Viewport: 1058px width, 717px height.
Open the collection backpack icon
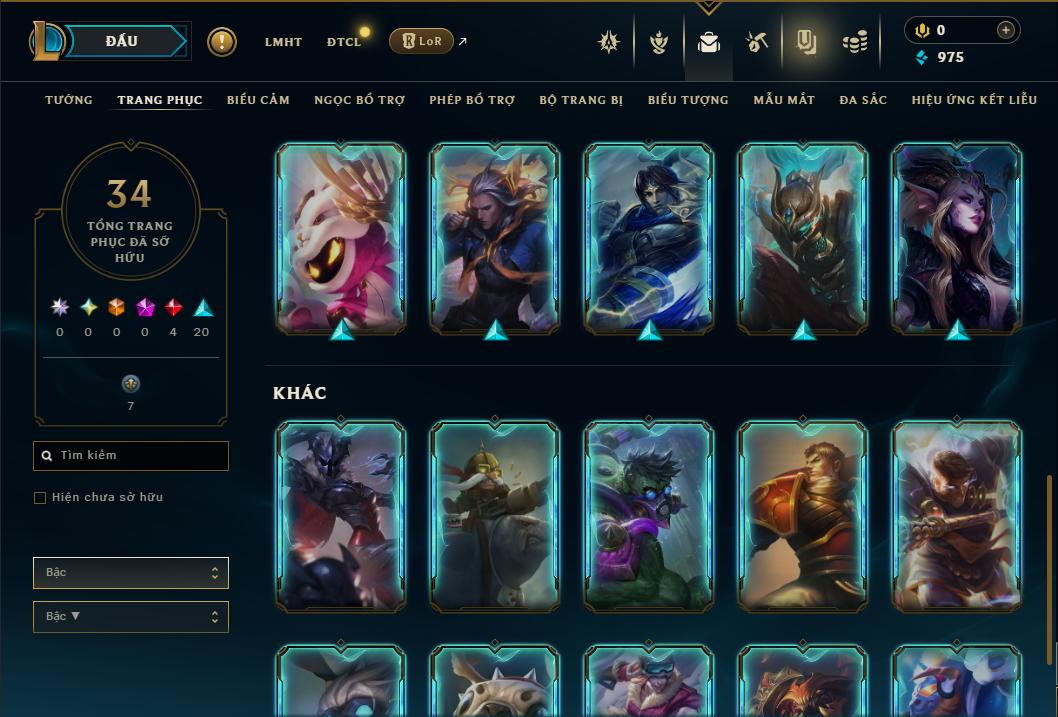tap(709, 42)
